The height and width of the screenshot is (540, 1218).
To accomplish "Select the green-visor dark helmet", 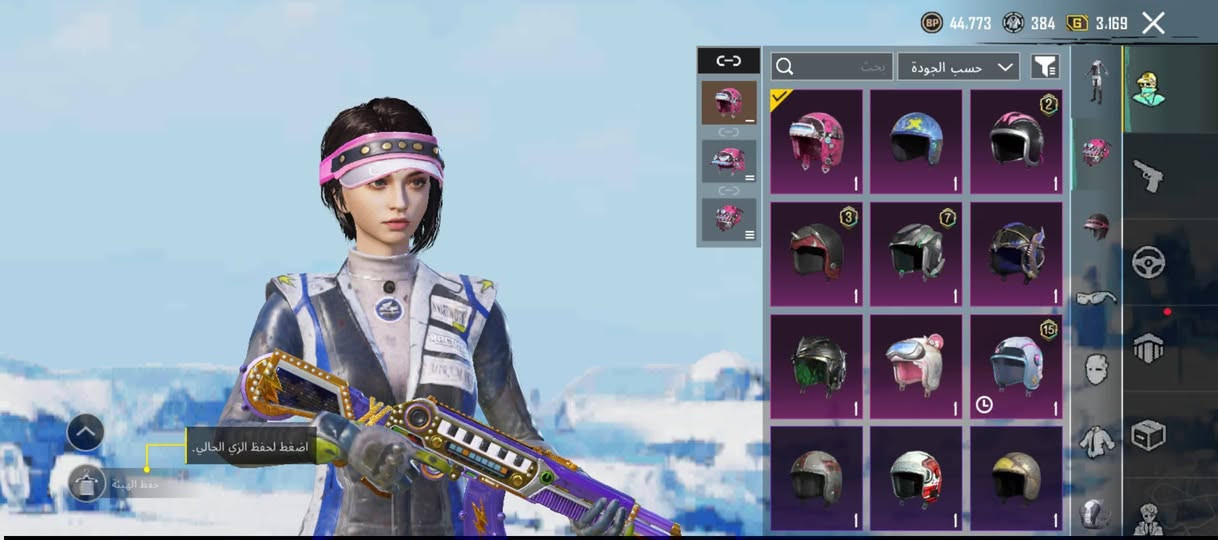I will click(816, 366).
